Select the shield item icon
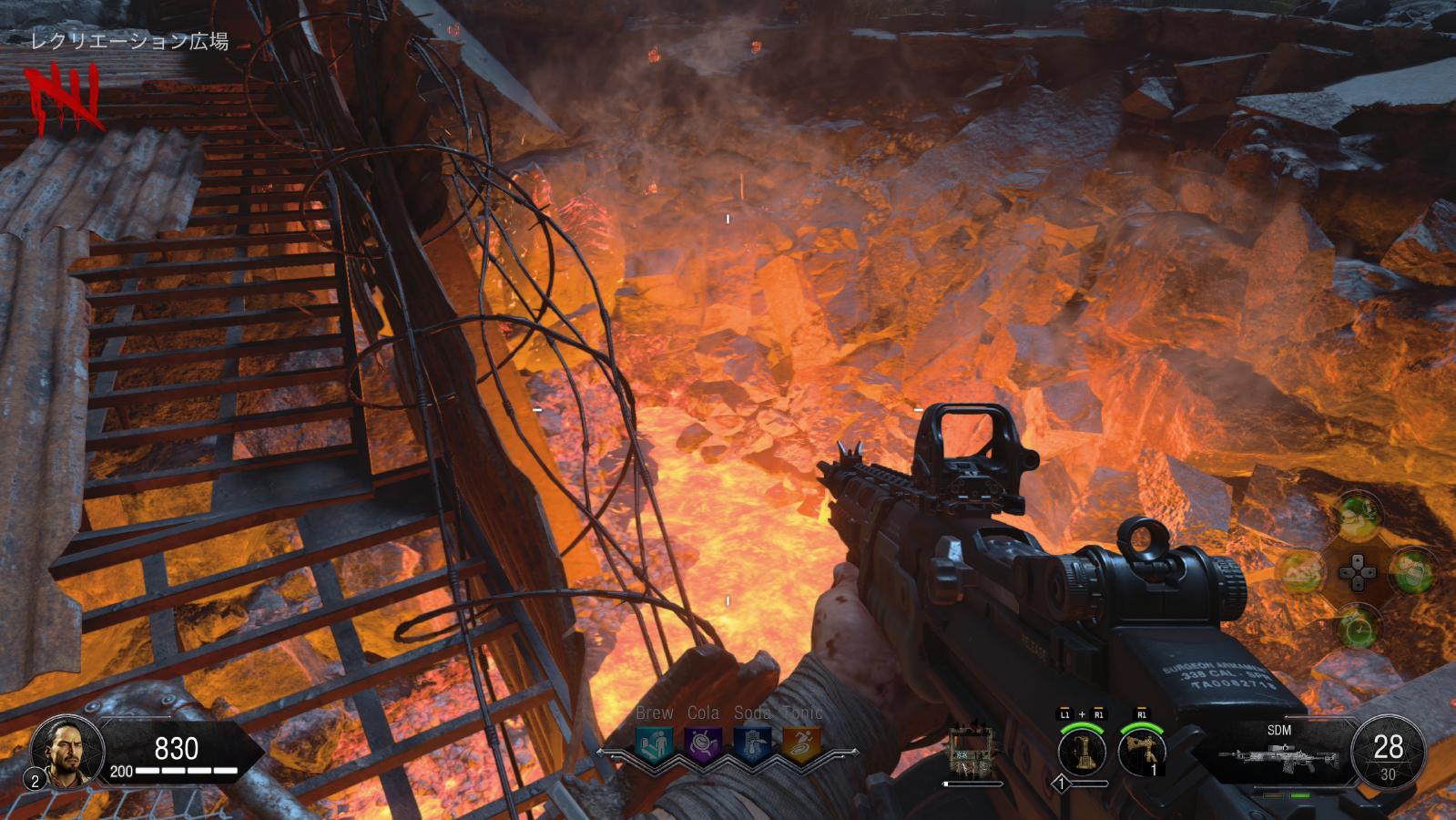1456x820 pixels. (x=971, y=751)
